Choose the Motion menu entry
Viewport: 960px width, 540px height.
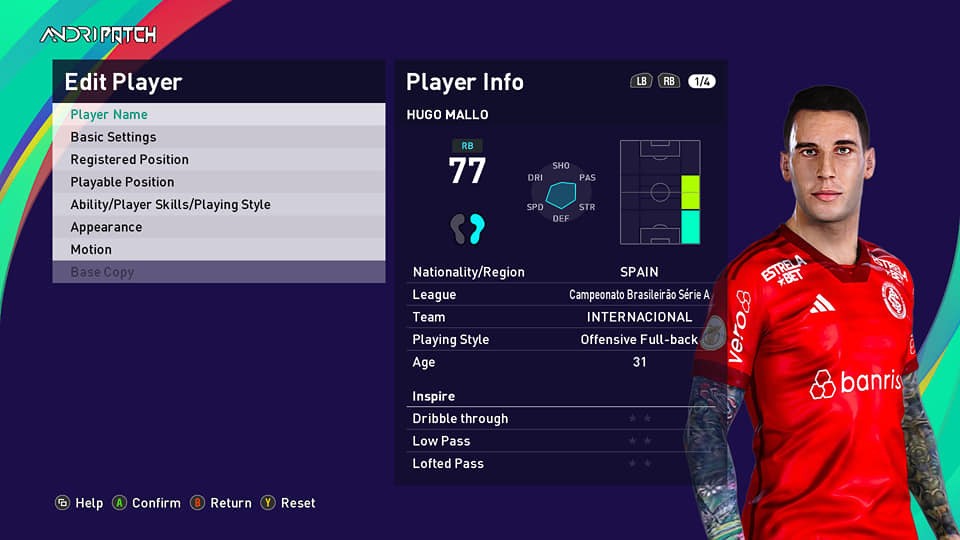tap(218, 250)
